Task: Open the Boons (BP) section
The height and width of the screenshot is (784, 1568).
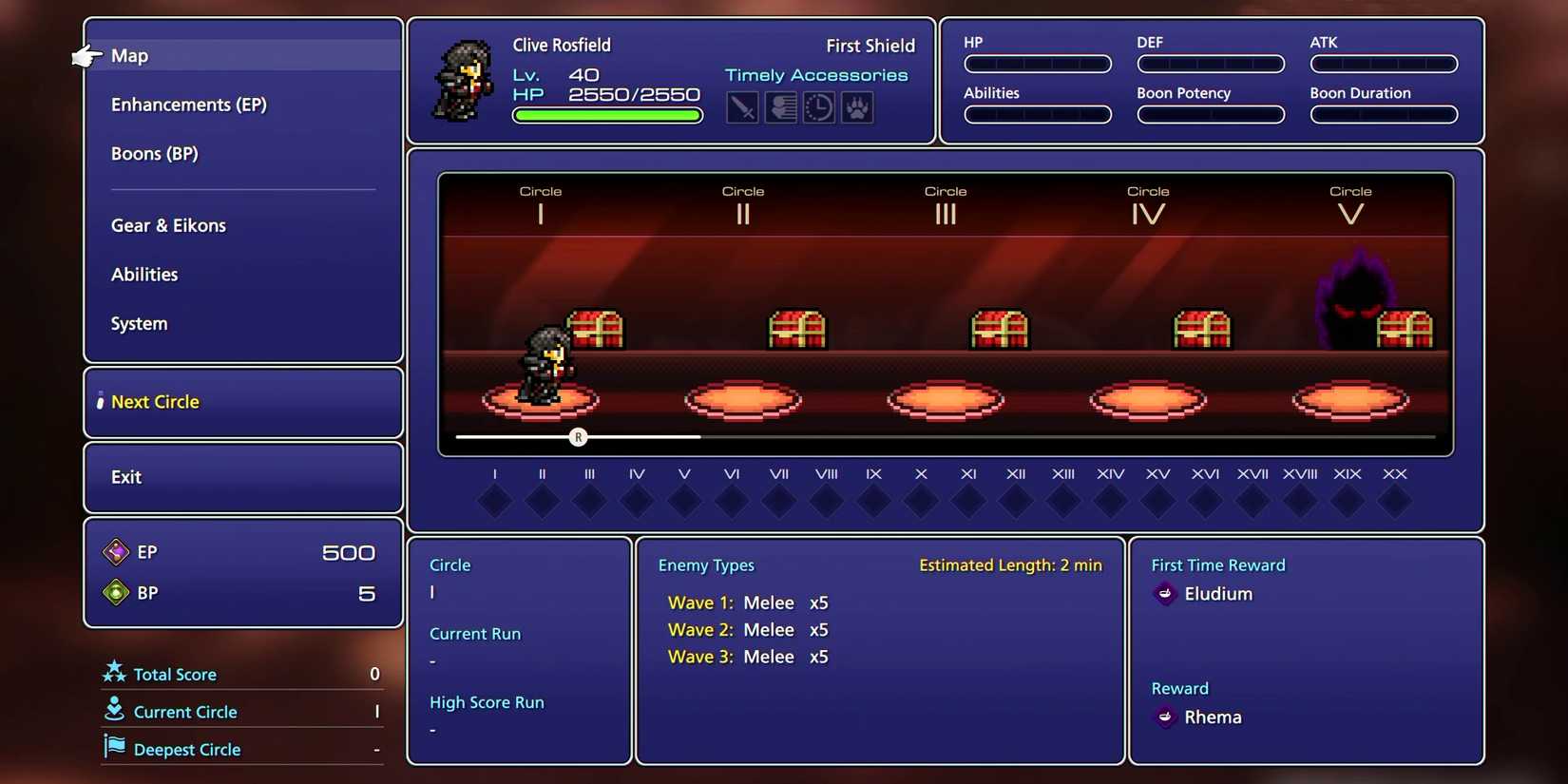Action: (155, 153)
